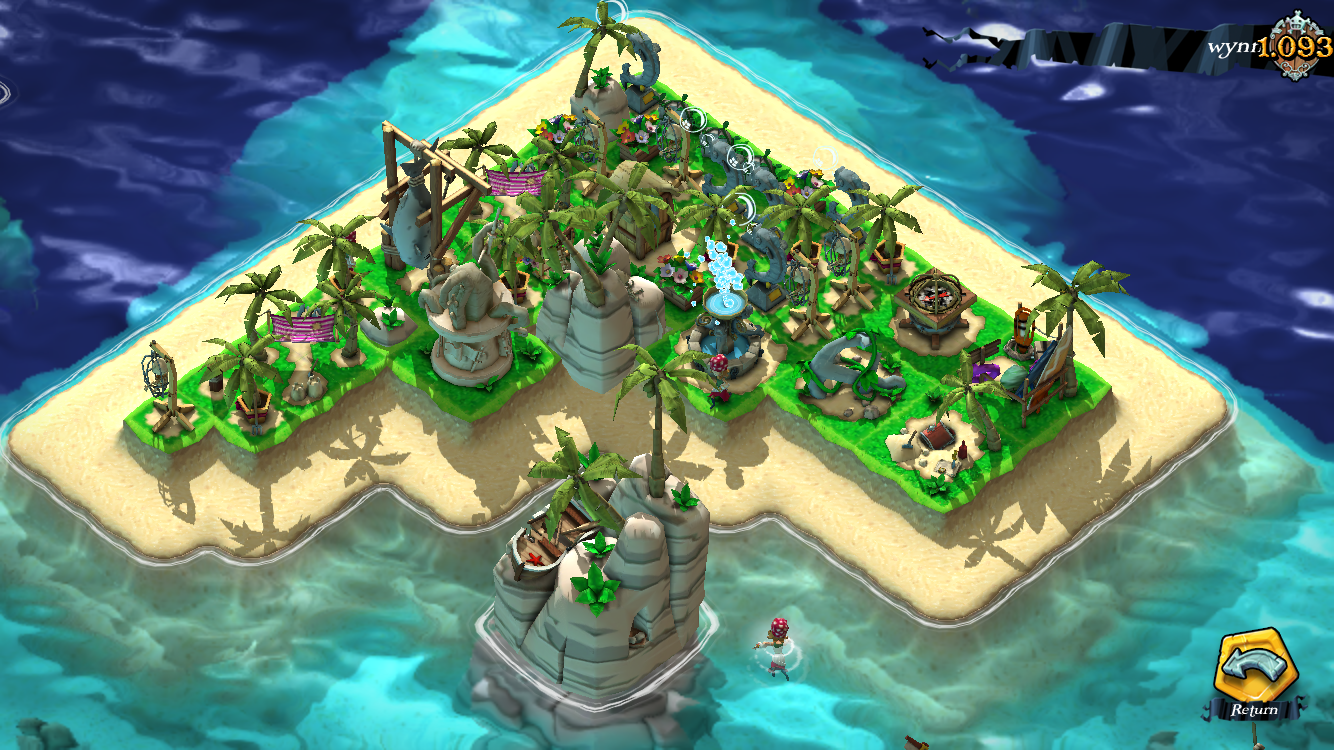This screenshot has width=1334, height=750.
Task: Open the wynn player name banner
Action: pos(1231,47)
